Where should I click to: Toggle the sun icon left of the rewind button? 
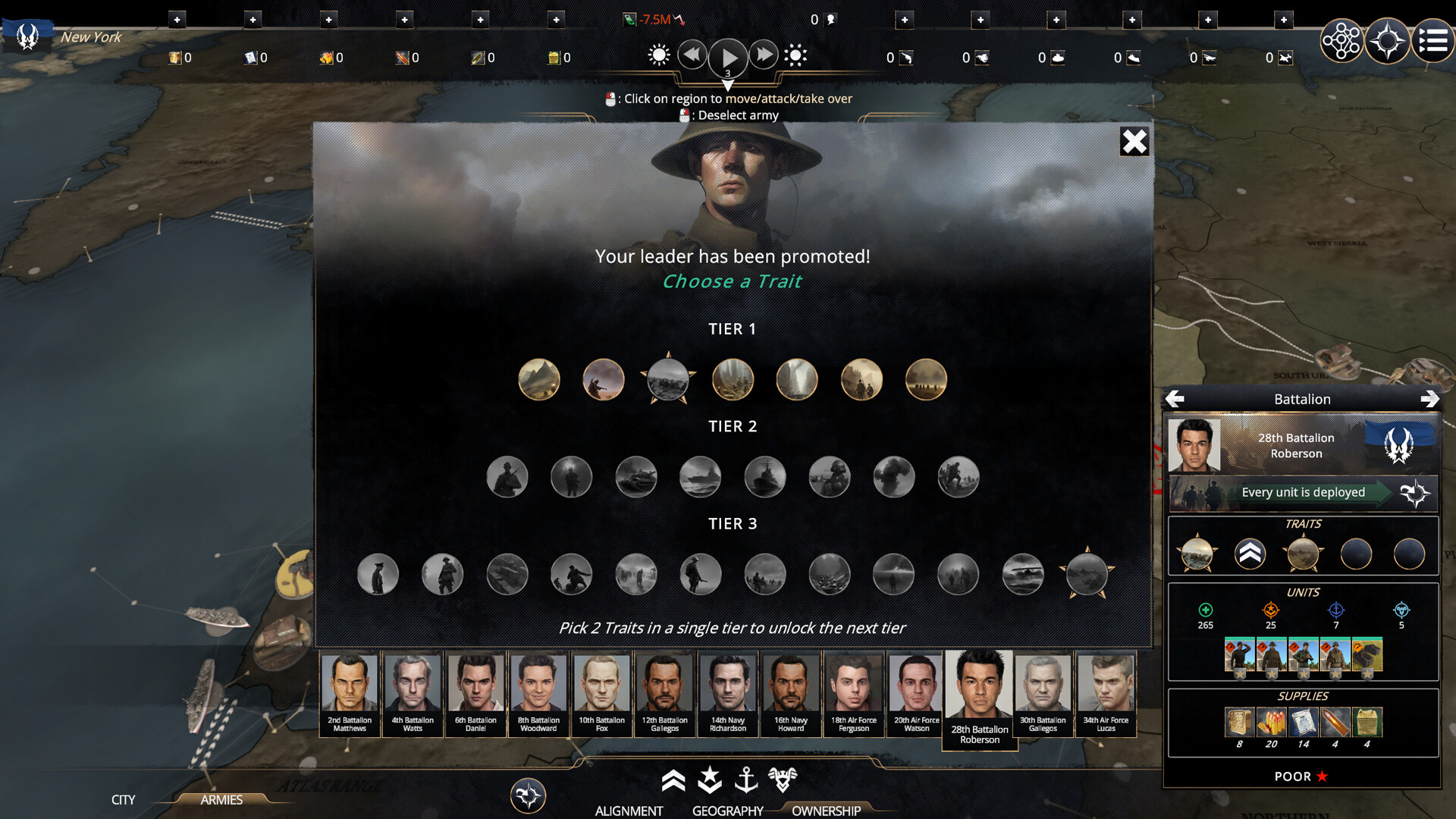pyautogui.click(x=658, y=54)
